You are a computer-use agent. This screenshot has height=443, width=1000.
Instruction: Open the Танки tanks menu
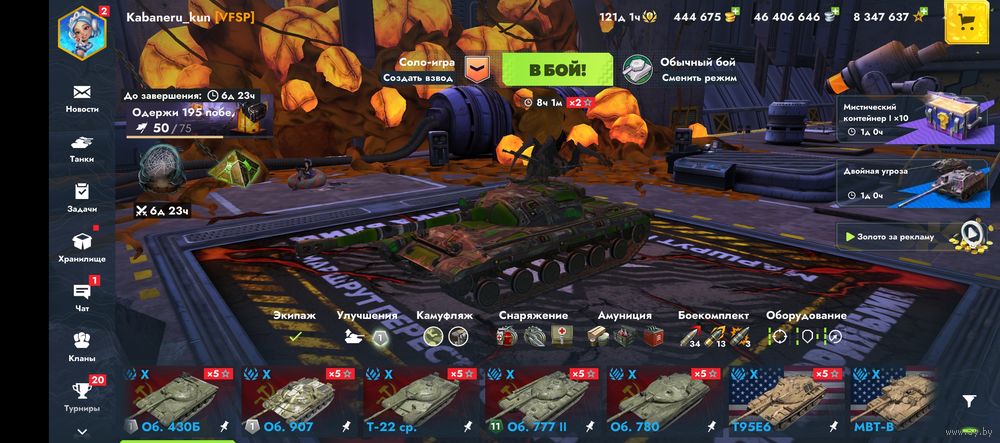click(82, 148)
